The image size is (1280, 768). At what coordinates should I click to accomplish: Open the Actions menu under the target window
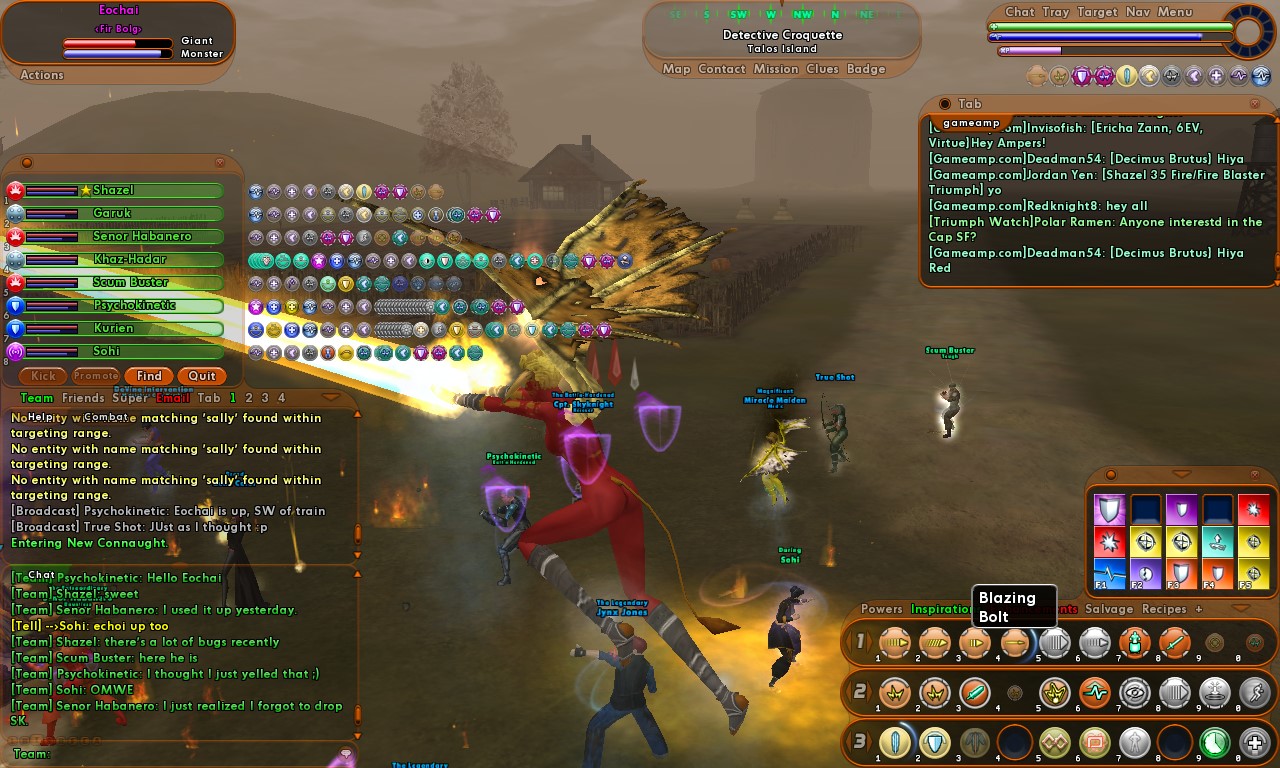42,75
